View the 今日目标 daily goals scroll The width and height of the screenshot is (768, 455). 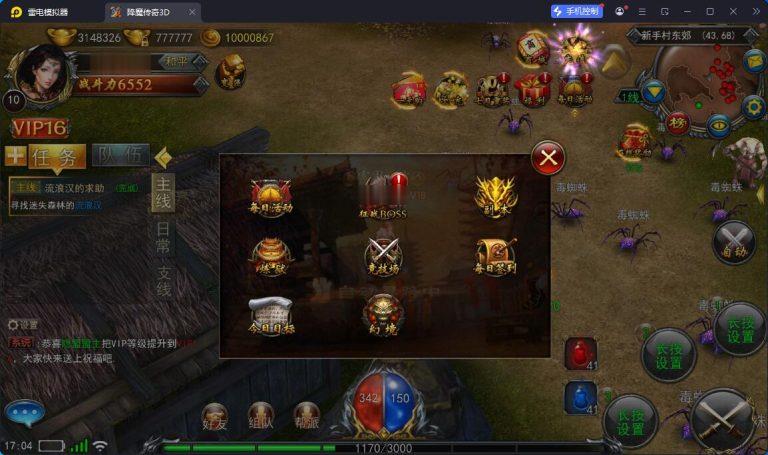271,316
